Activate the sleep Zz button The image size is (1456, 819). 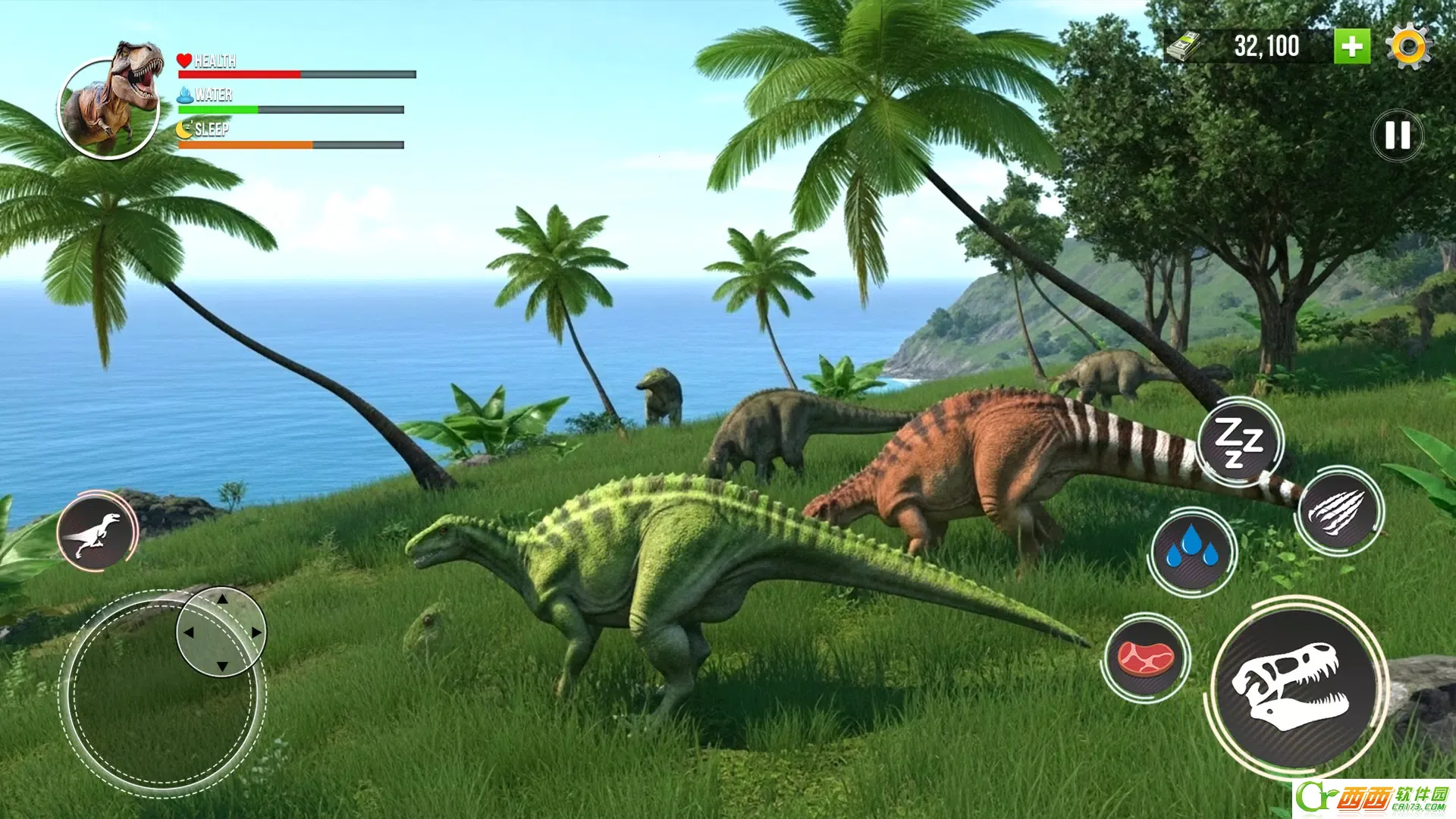tap(1239, 441)
